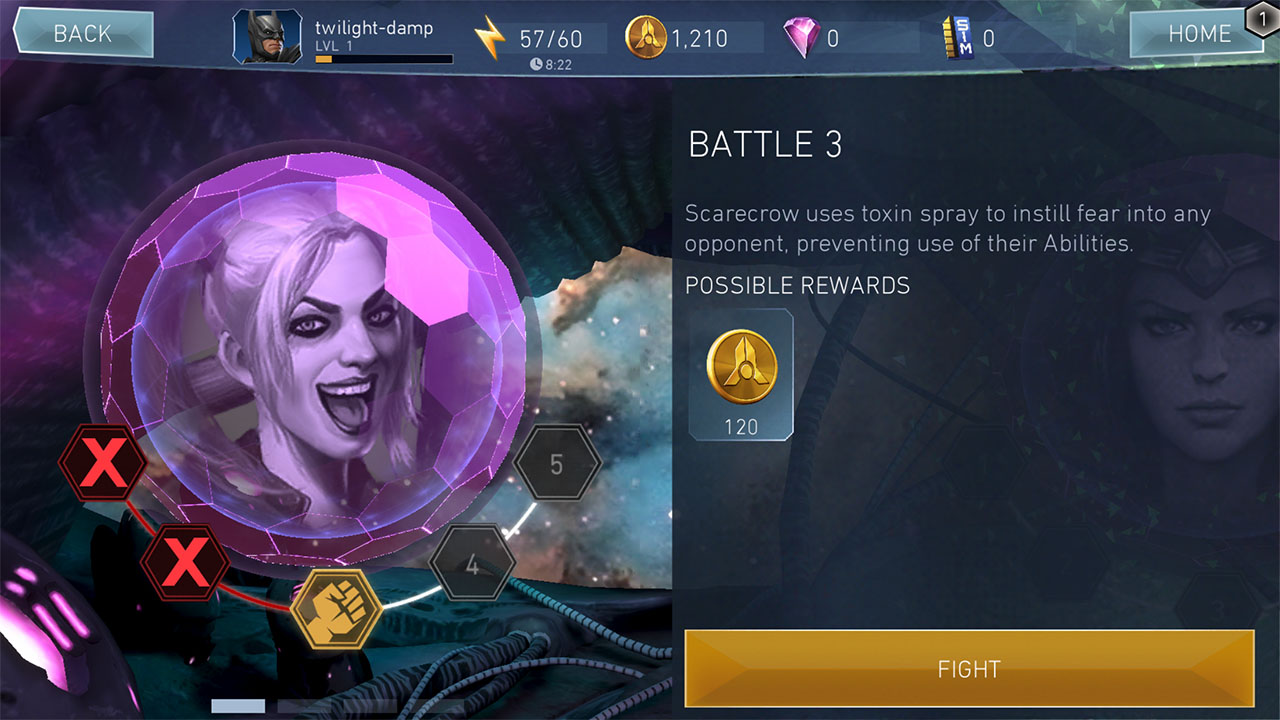Image resolution: width=1280 pixels, height=720 pixels.
Task: Tap the lightning bolt energy icon
Action: click(490, 38)
